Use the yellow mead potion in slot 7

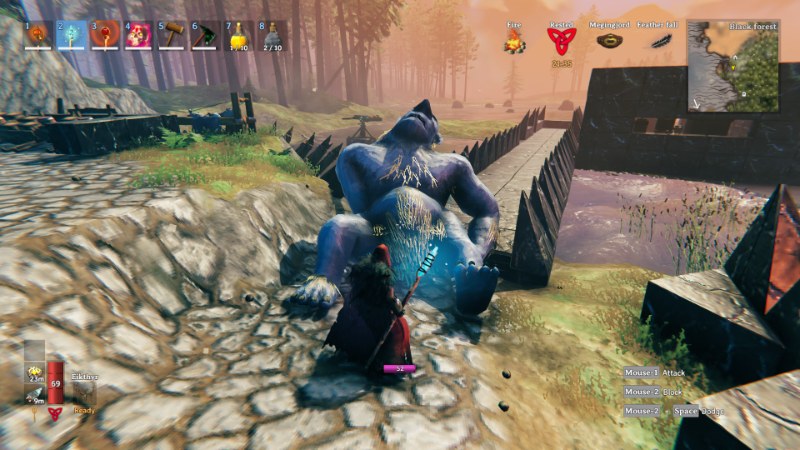(239, 35)
